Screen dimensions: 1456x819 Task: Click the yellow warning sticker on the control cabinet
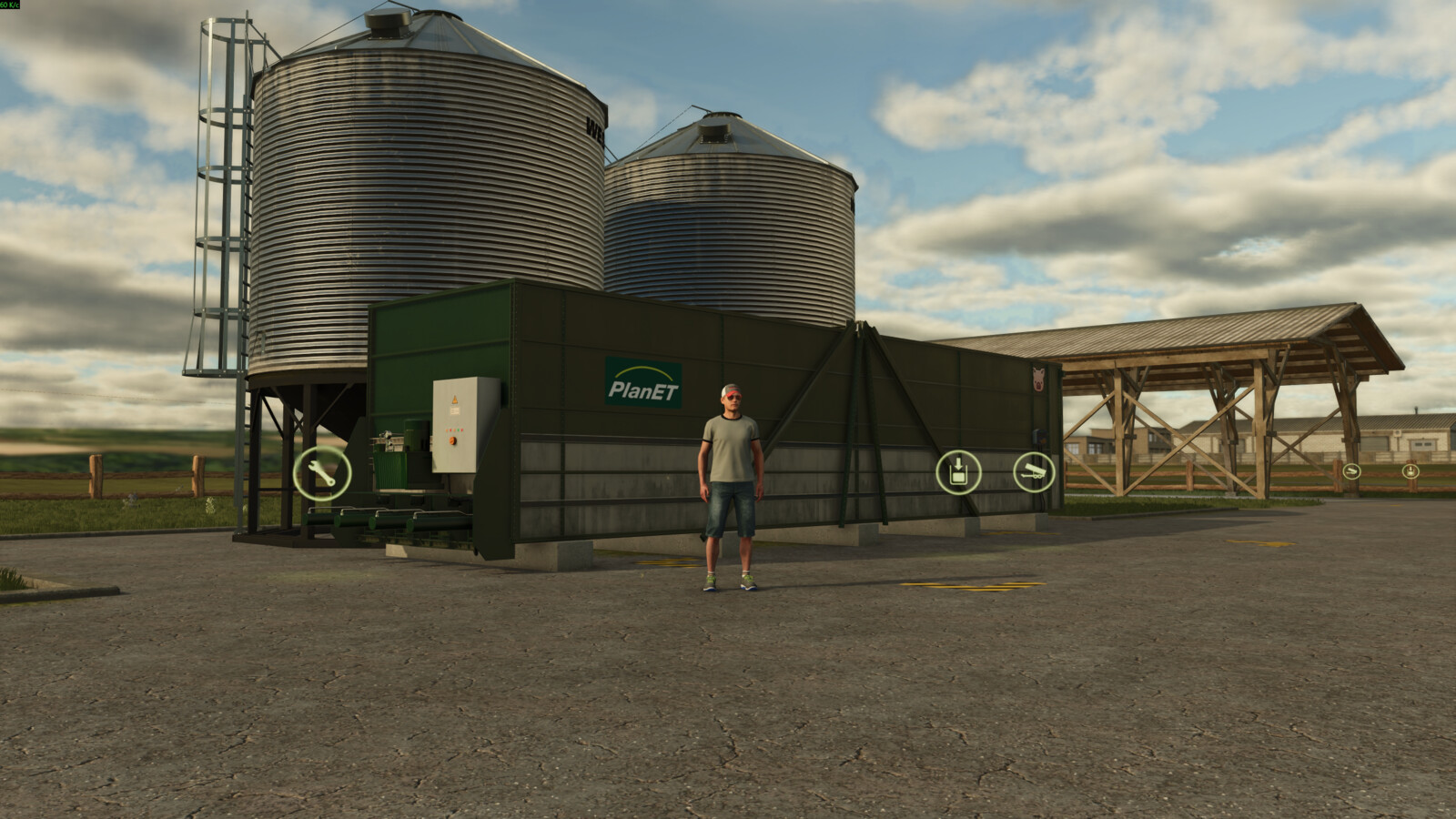click(x=454, y=399)
